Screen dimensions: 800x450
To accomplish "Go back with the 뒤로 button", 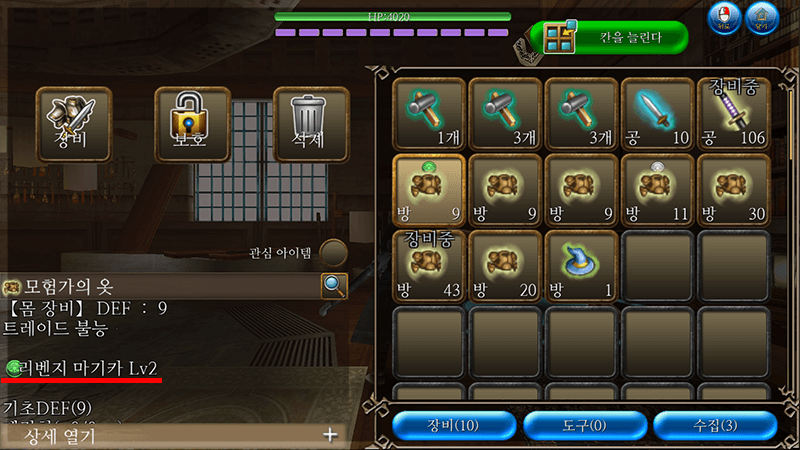I will point(723,18).
